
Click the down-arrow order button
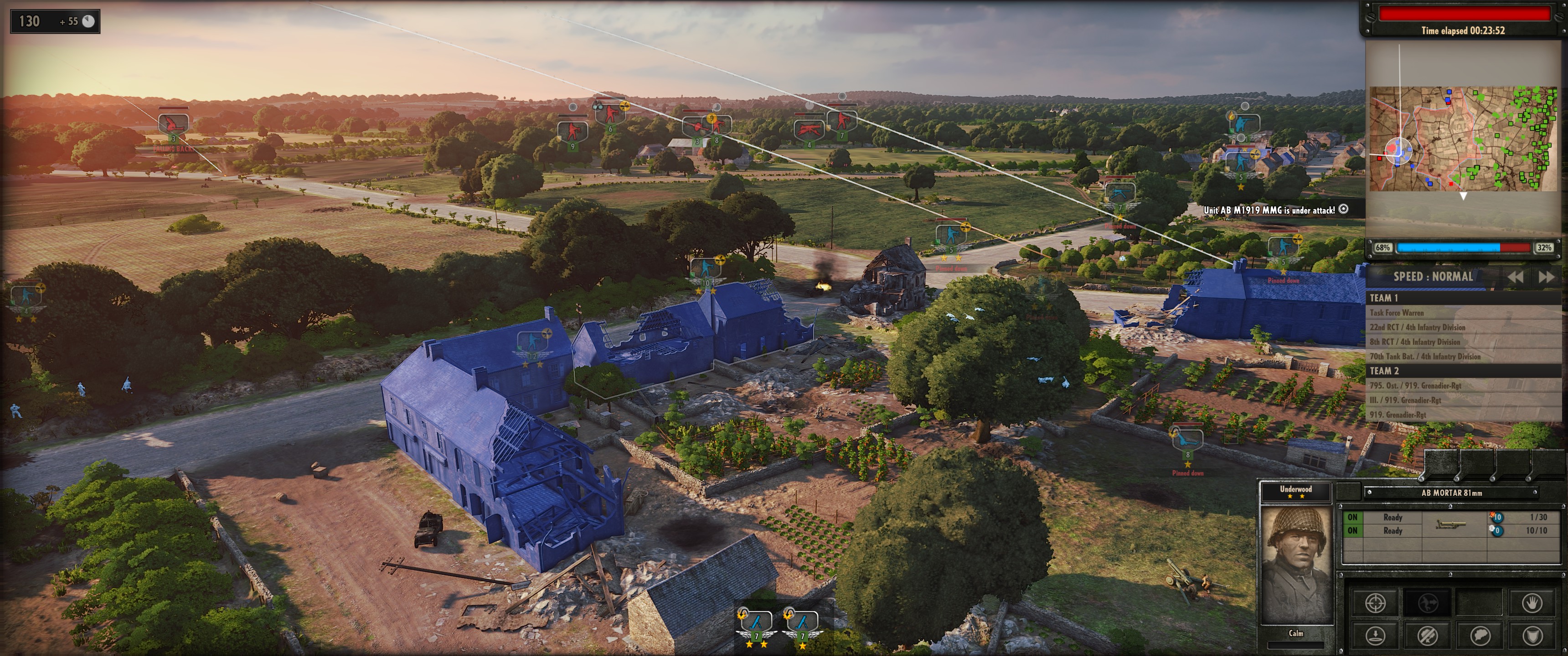pyautogui.click(x=1376, y=636)
